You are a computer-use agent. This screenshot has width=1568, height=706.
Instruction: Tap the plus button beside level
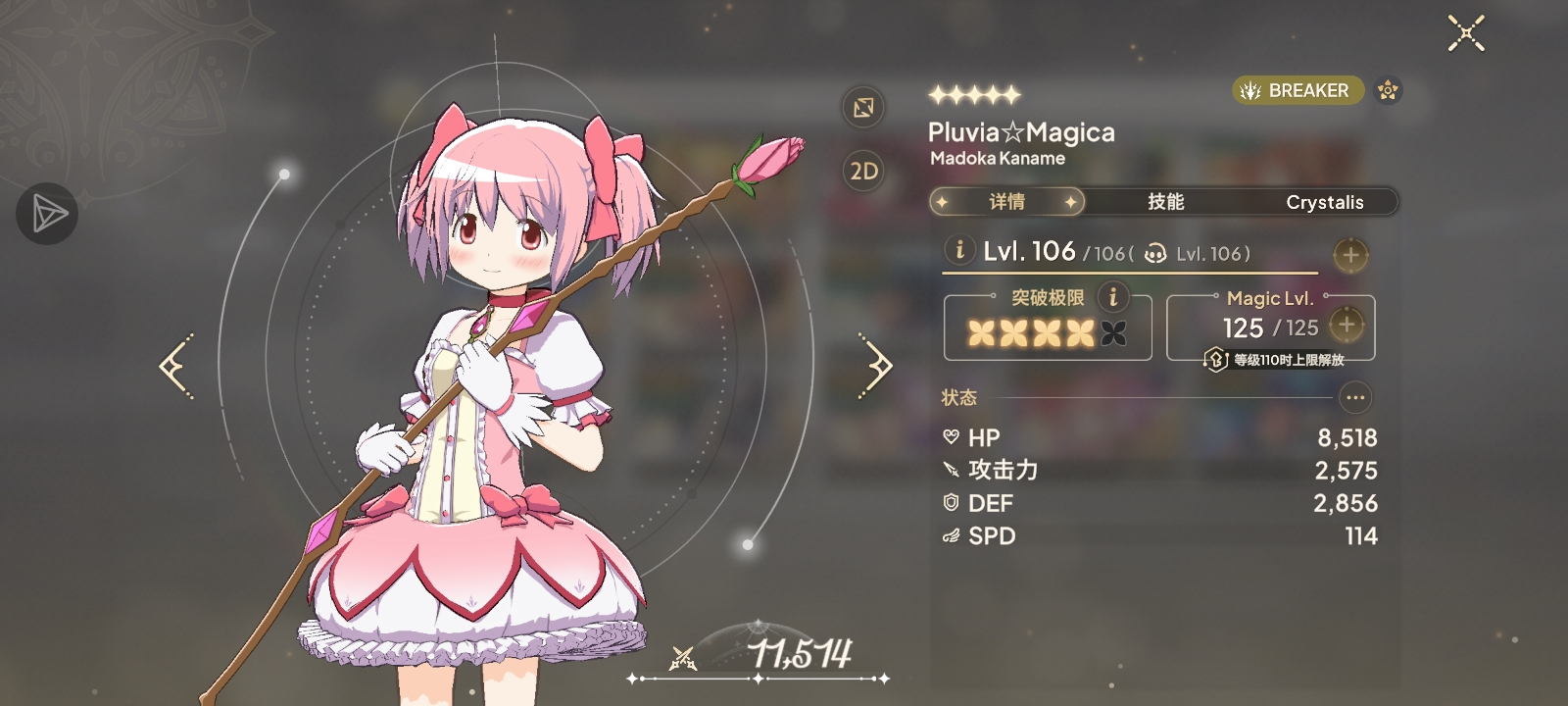pyautogui.click(x=1350, y=255)
